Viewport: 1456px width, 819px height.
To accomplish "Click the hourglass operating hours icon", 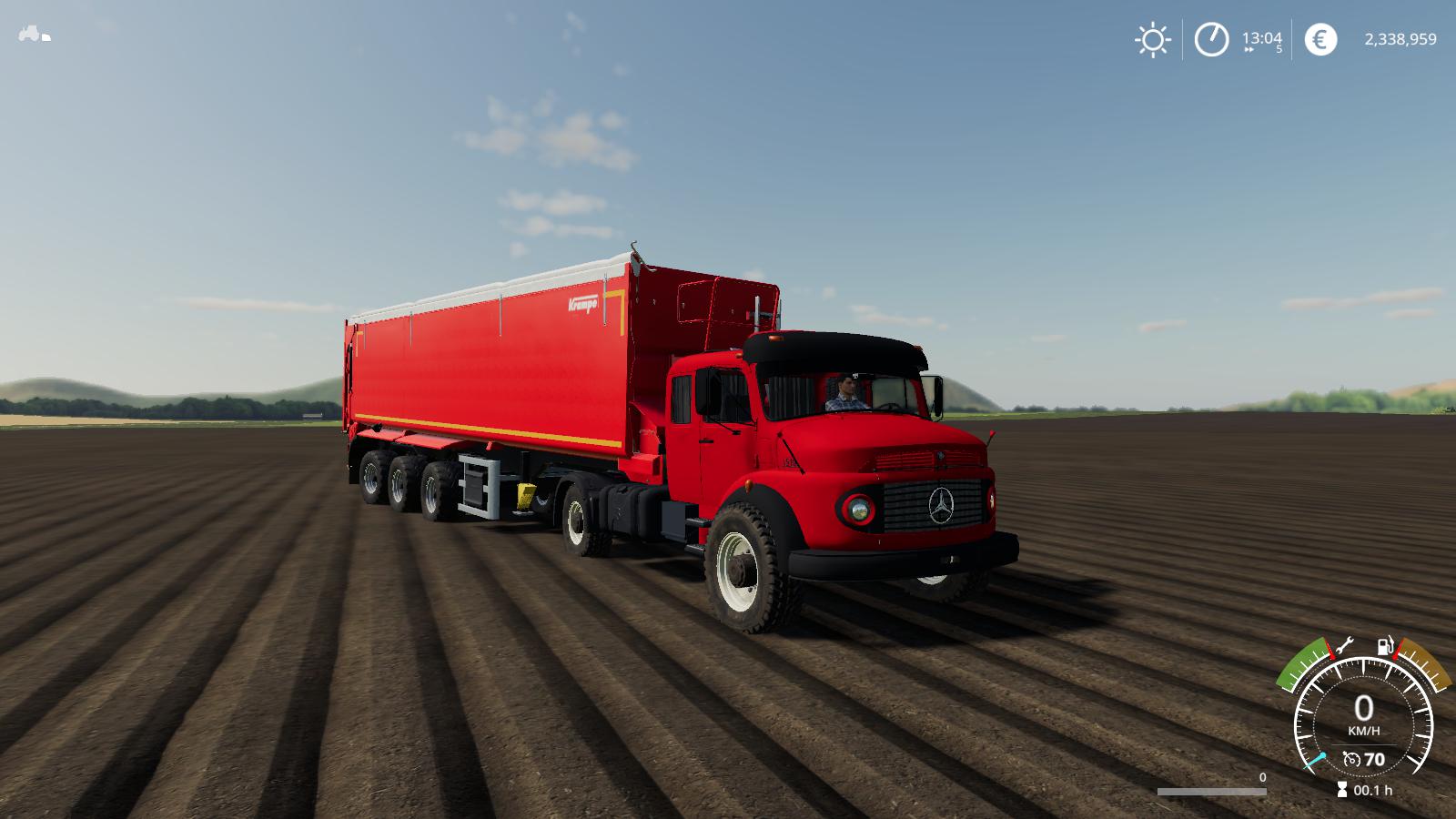I will tap(1342, 788).
